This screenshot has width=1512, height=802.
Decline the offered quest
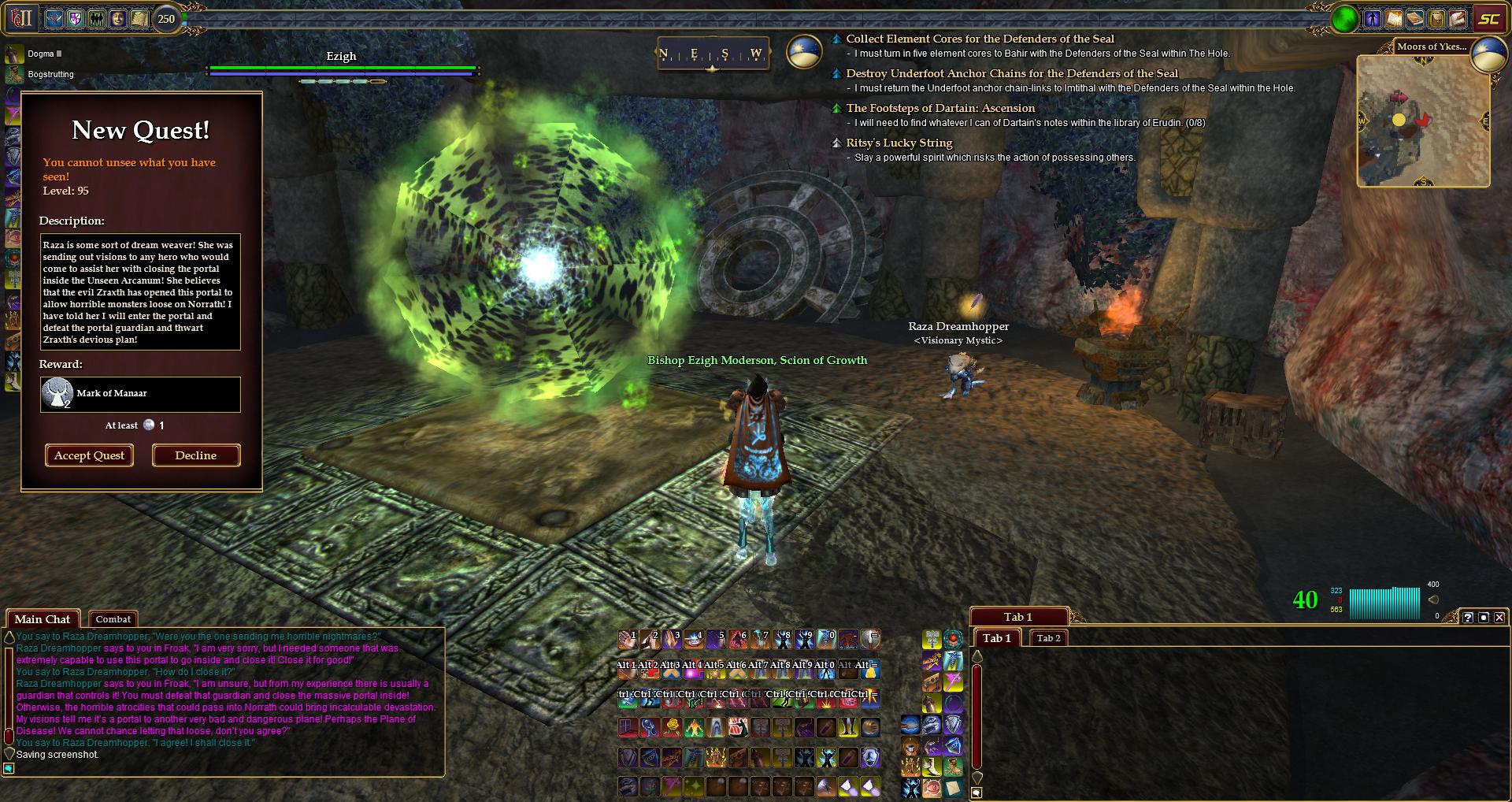click(195, 455)
